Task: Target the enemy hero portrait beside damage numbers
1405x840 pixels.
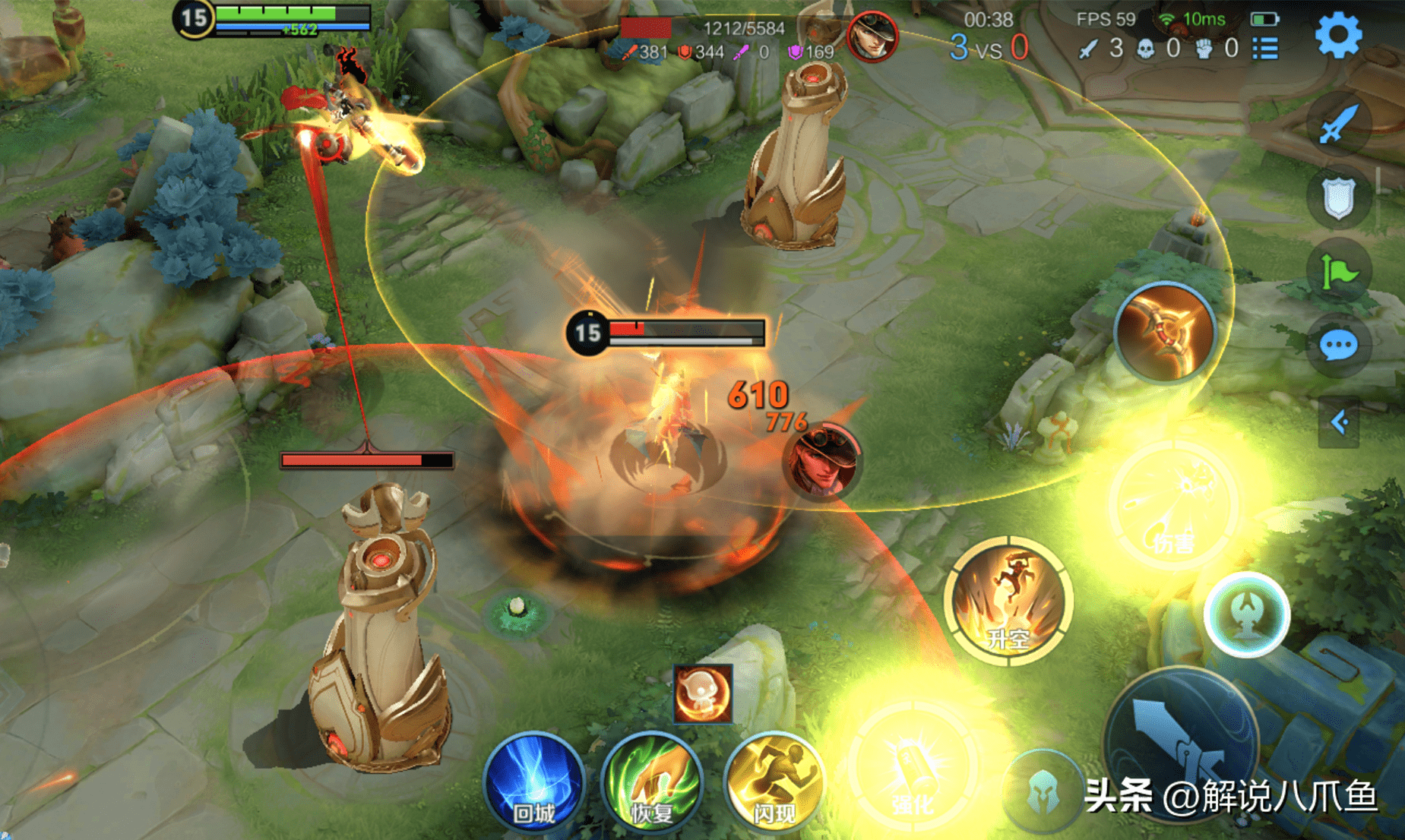Action: [821, 461]
